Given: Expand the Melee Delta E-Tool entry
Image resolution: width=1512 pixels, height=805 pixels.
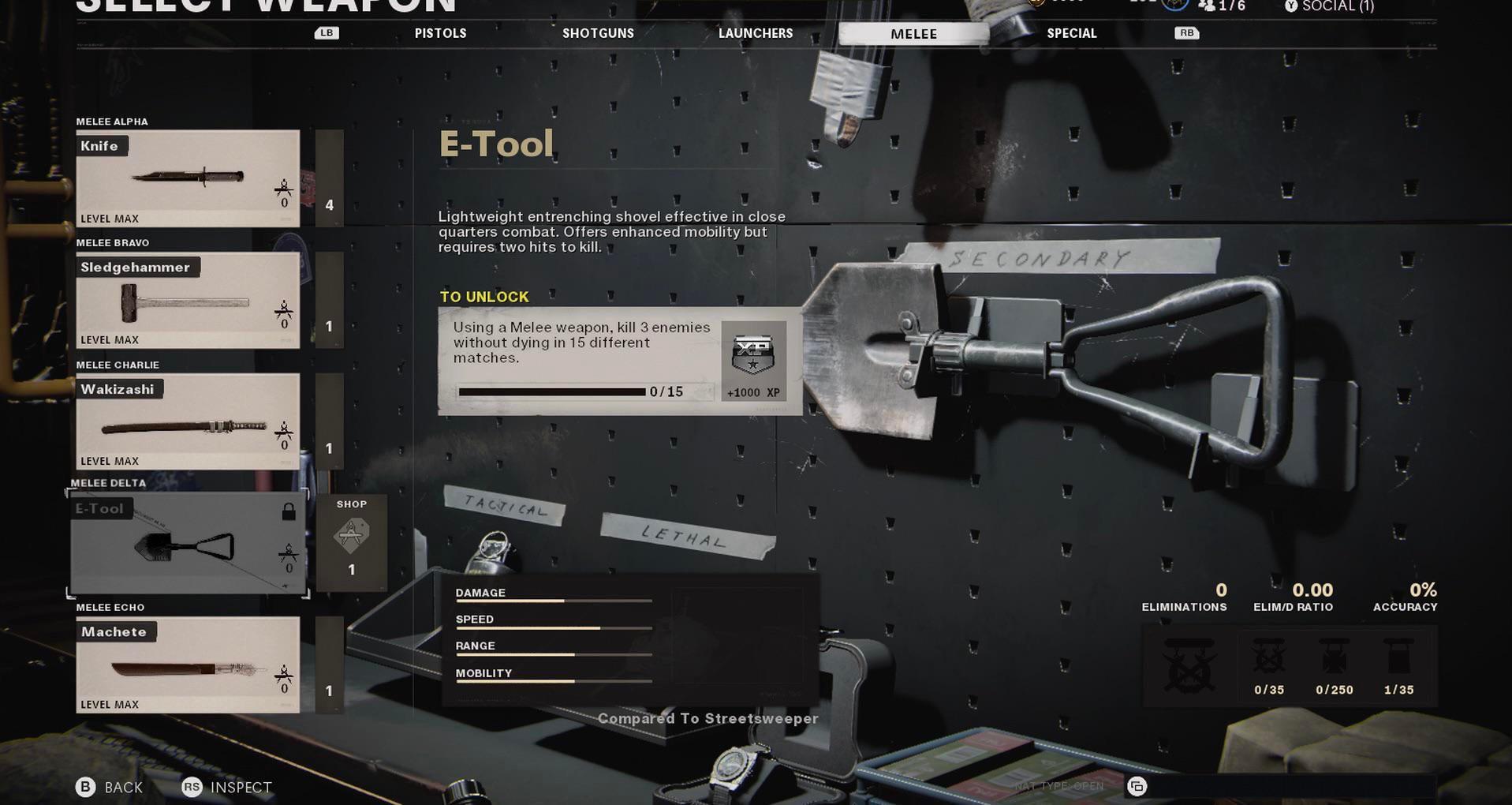Looking at the screenshot, I should tap(187, 545).
